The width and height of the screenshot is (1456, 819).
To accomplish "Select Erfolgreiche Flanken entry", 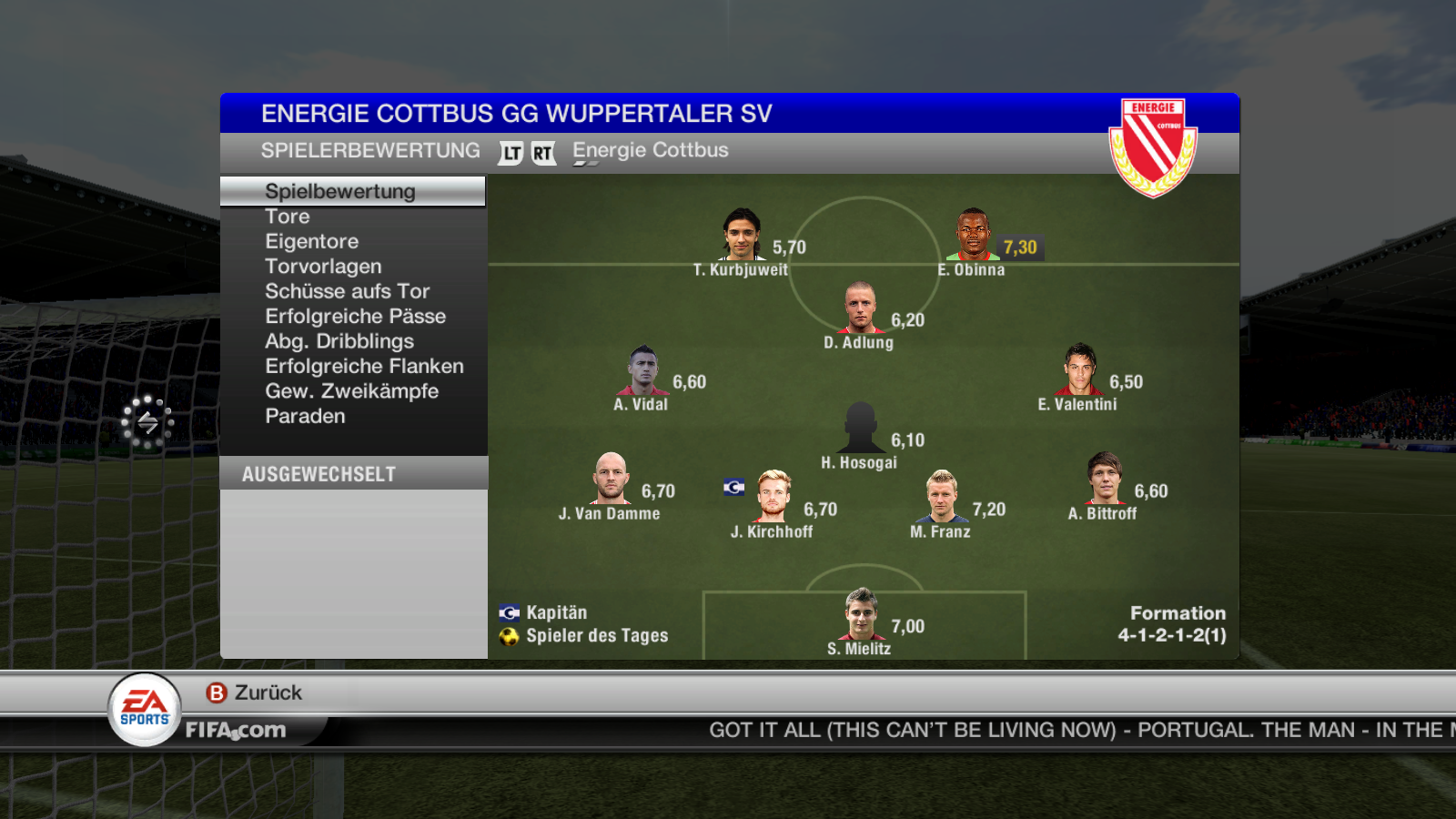I will (x=364, y=366).
